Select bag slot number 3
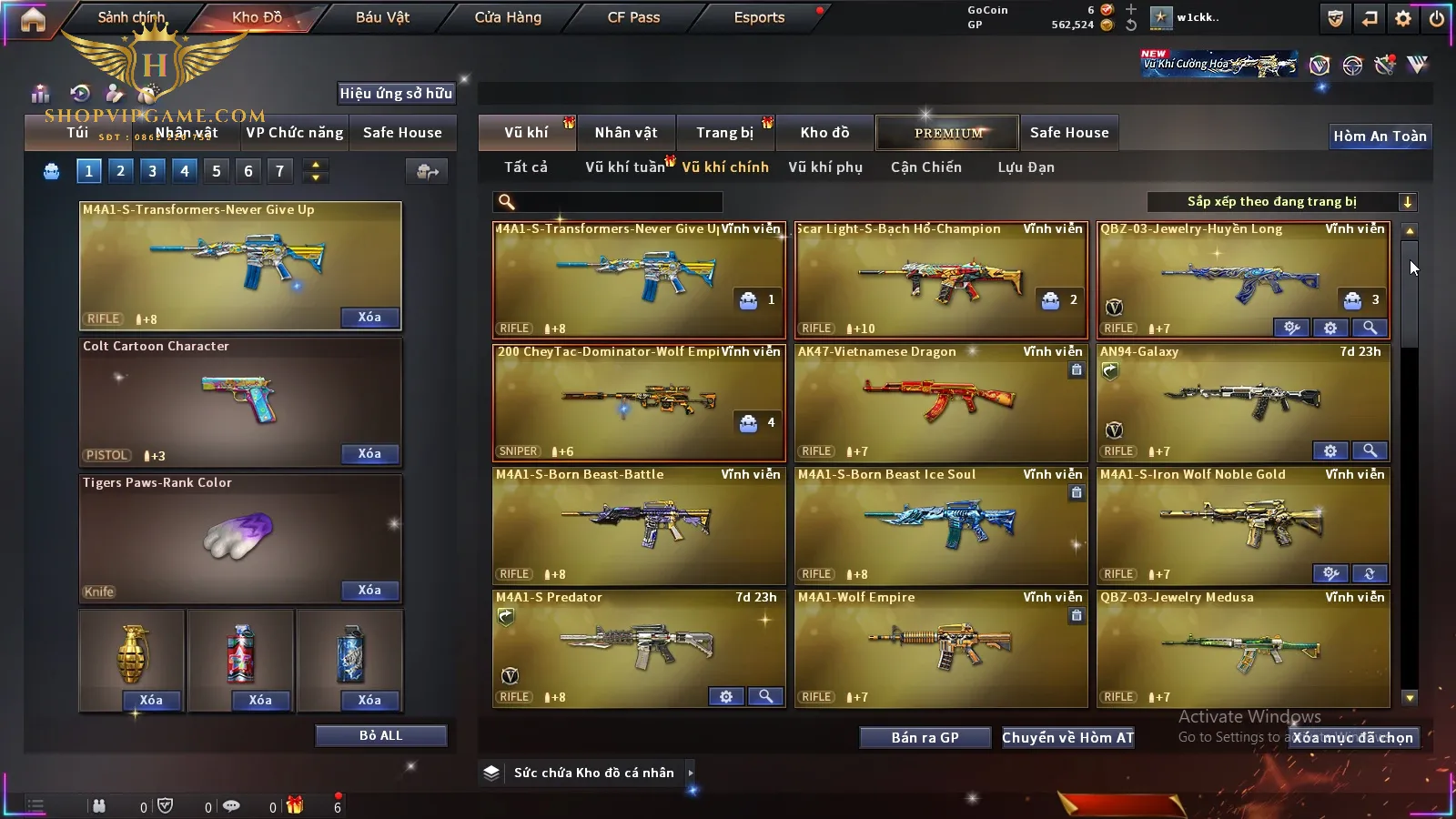 [x=152, y=170]
